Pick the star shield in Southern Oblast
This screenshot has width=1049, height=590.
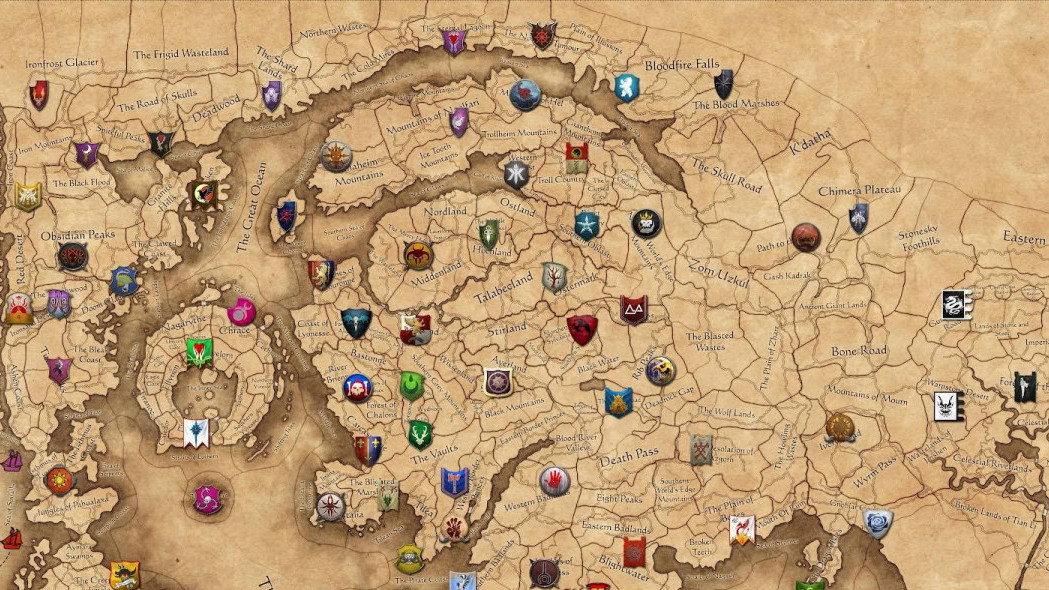[x=587, y=225]
